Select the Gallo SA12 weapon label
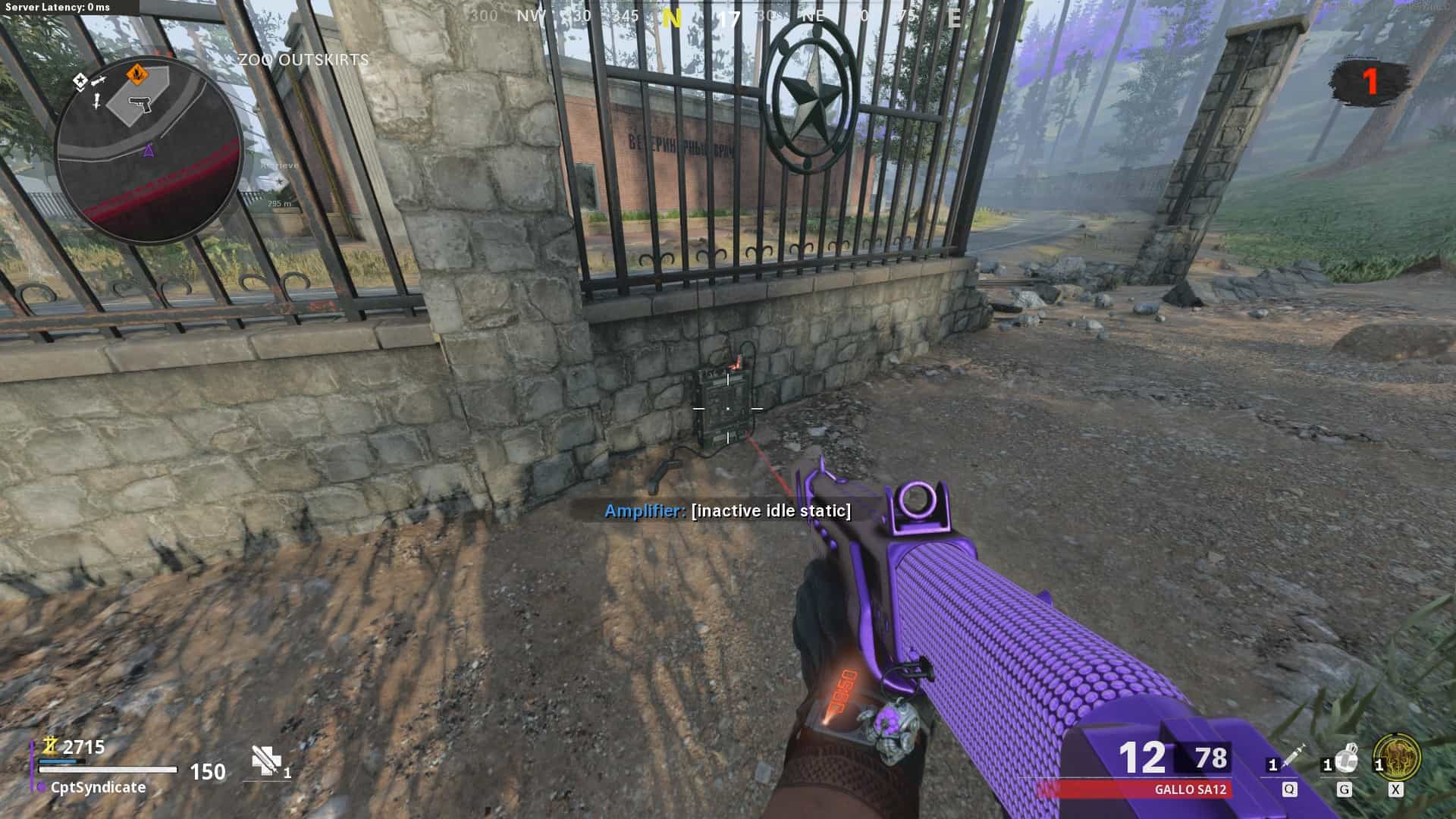 [1190, 789]
